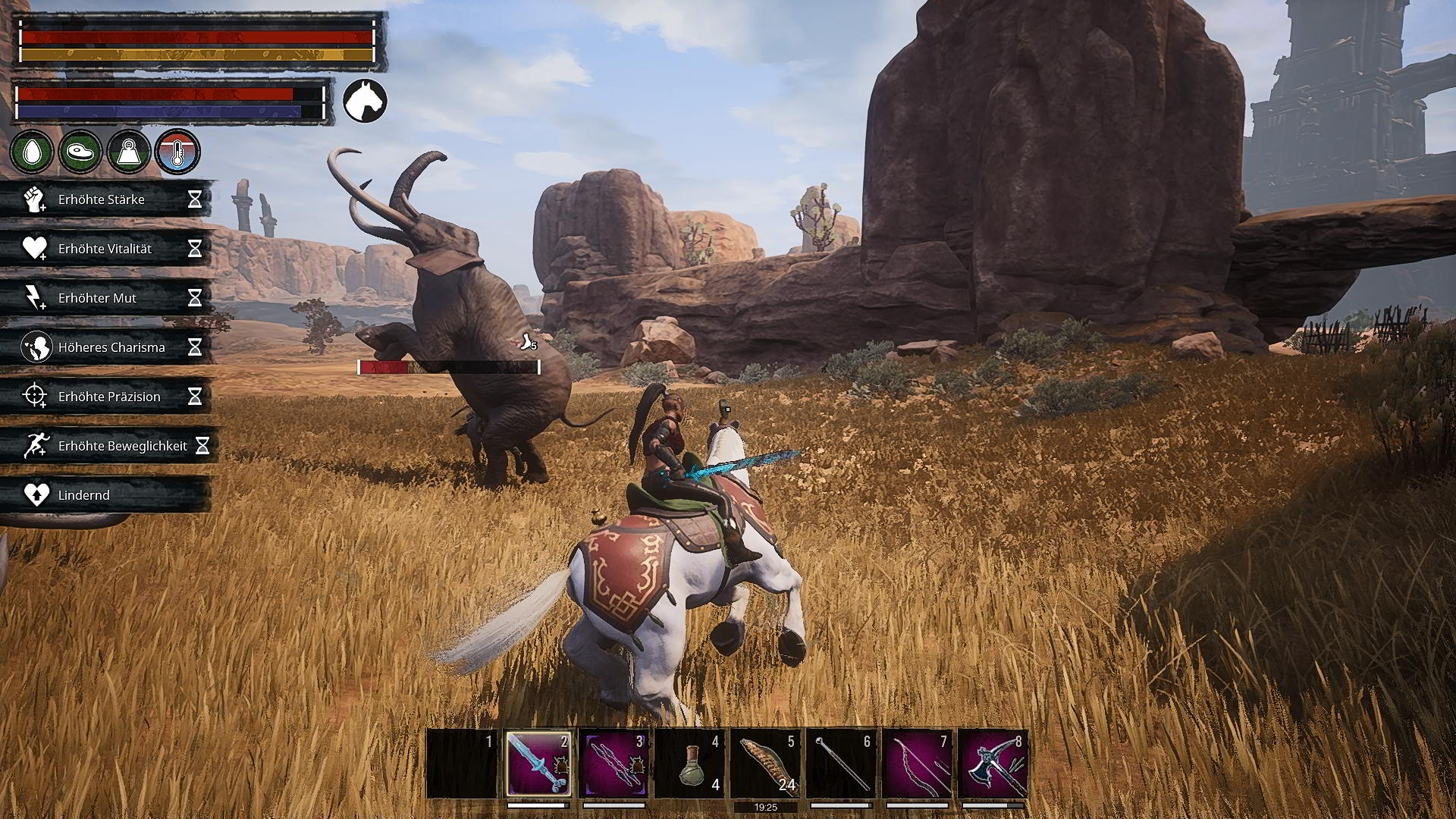
Task: Select the Erhöhter Mut buff entry
Action: click(106, 298)
